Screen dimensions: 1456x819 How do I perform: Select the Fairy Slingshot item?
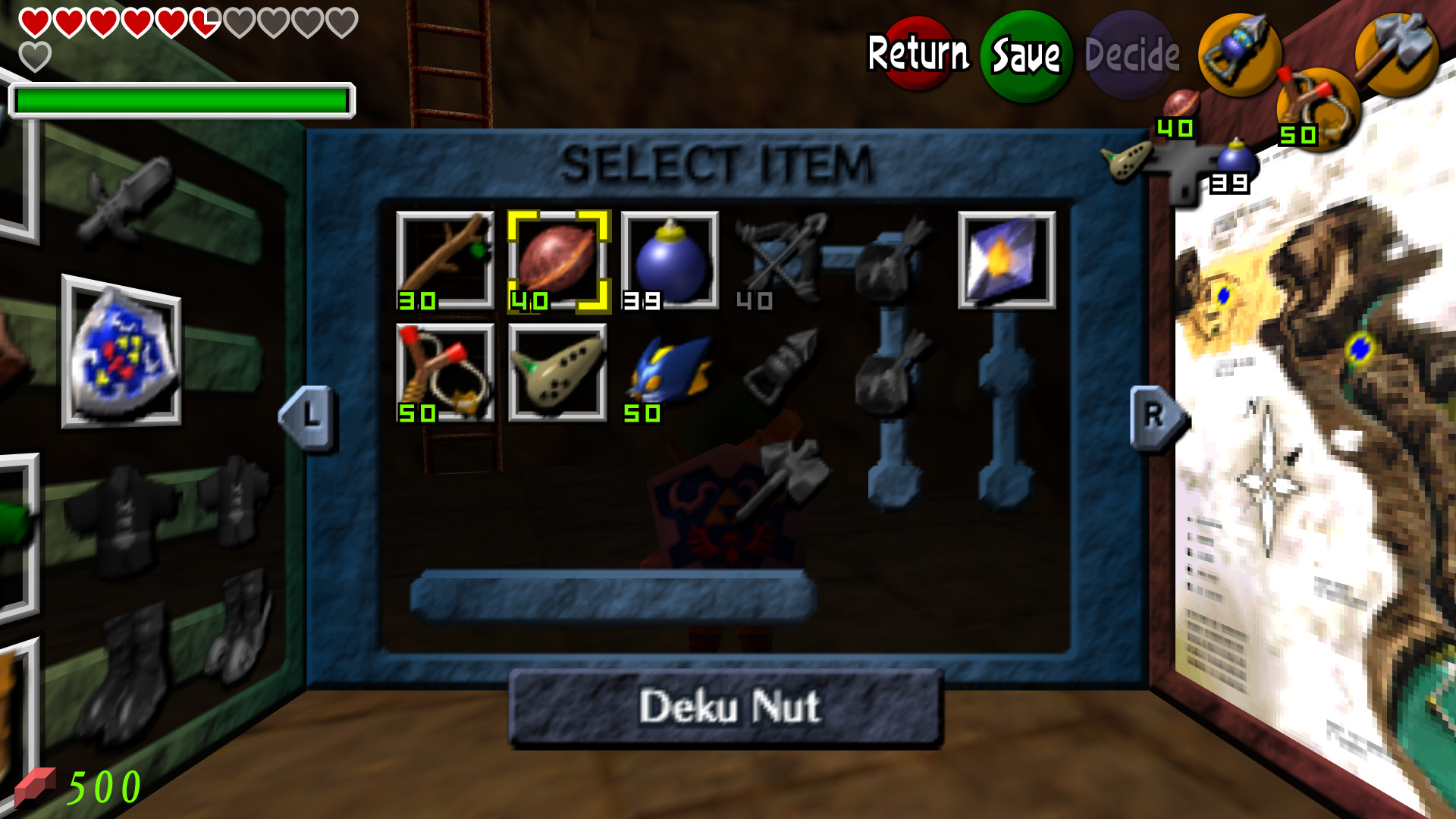tap(444, 372)
